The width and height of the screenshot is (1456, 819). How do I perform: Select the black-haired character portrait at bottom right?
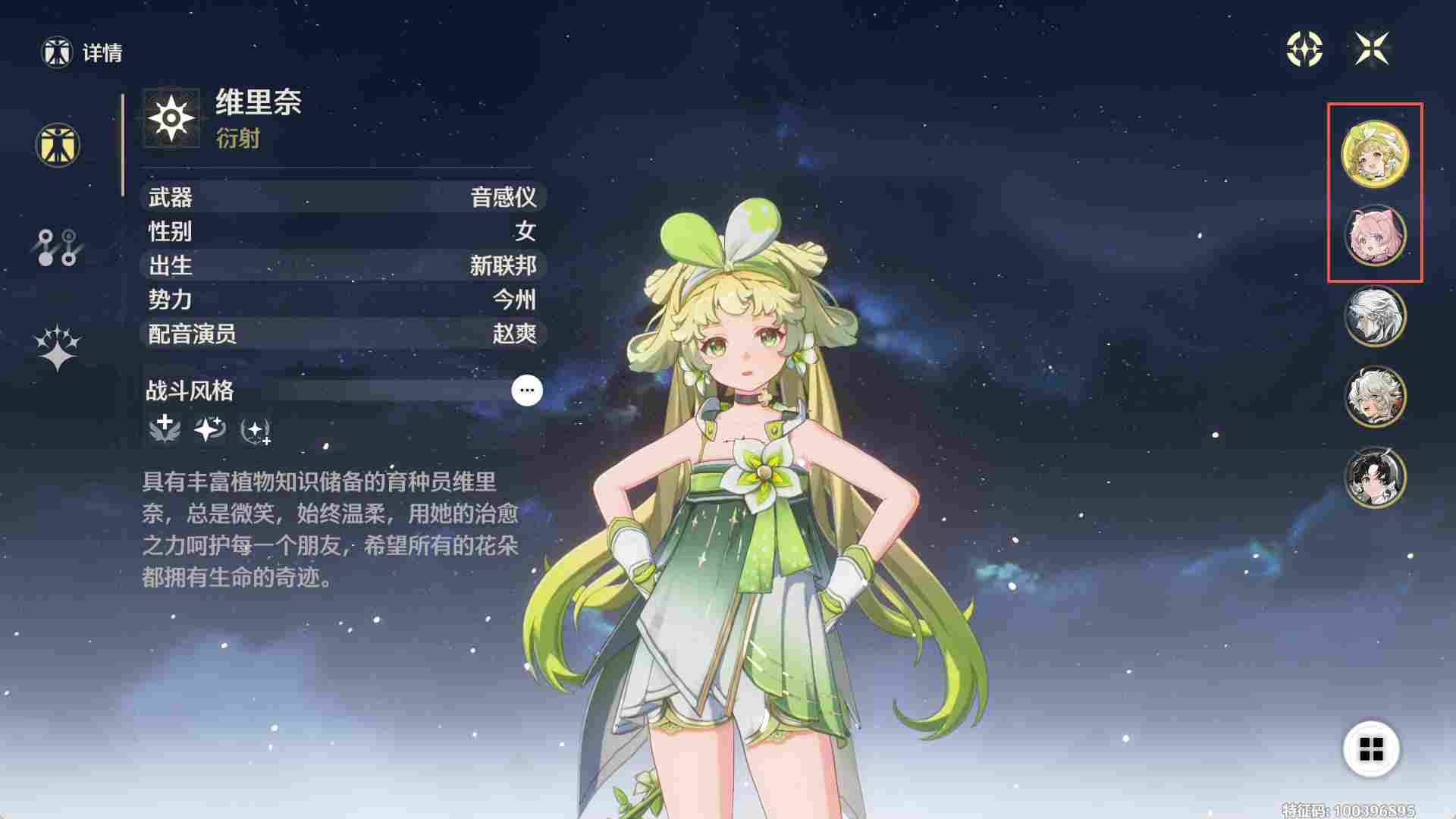click(x=1376, y=477)
